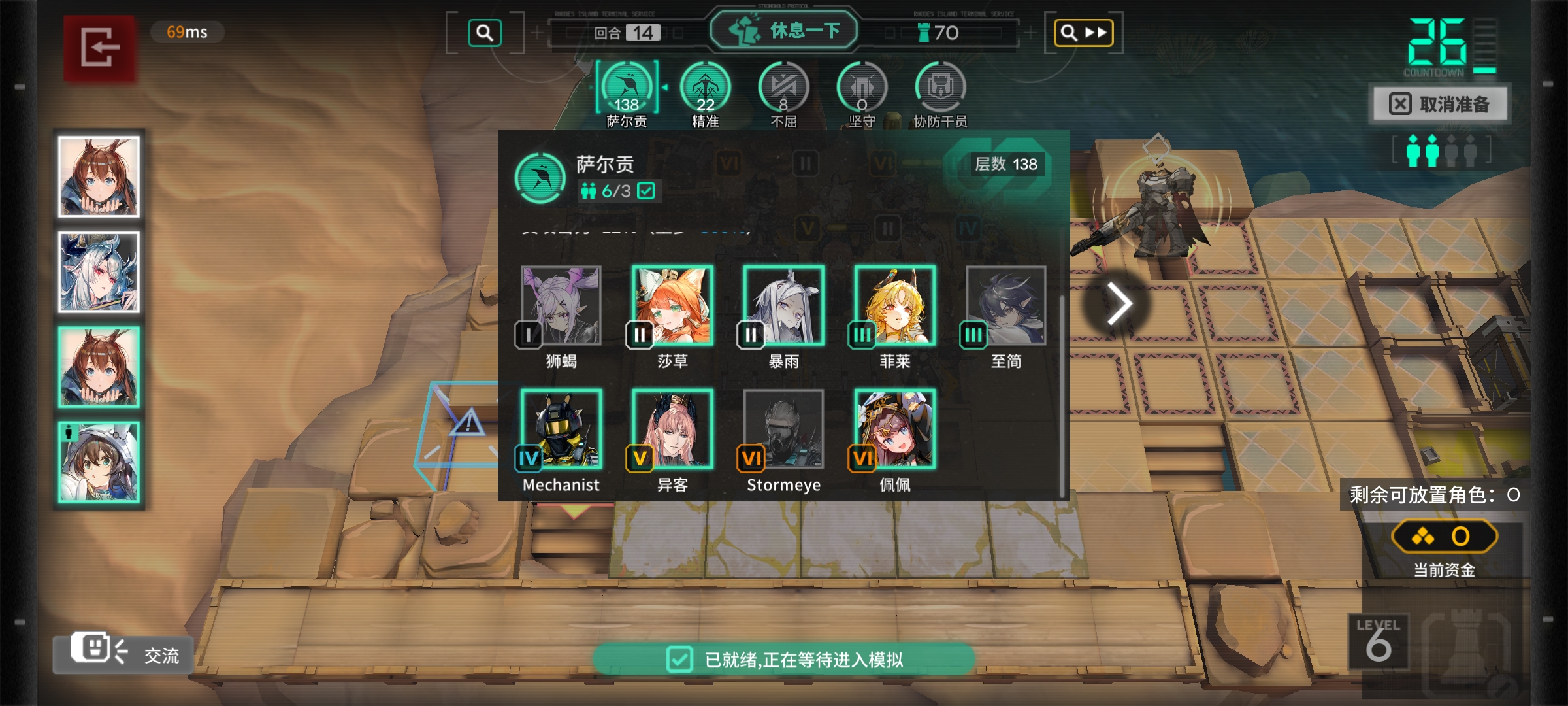1568x706 pixels.
Task: Cancel ready with 取消准备 button
Action: [1439, 104]
